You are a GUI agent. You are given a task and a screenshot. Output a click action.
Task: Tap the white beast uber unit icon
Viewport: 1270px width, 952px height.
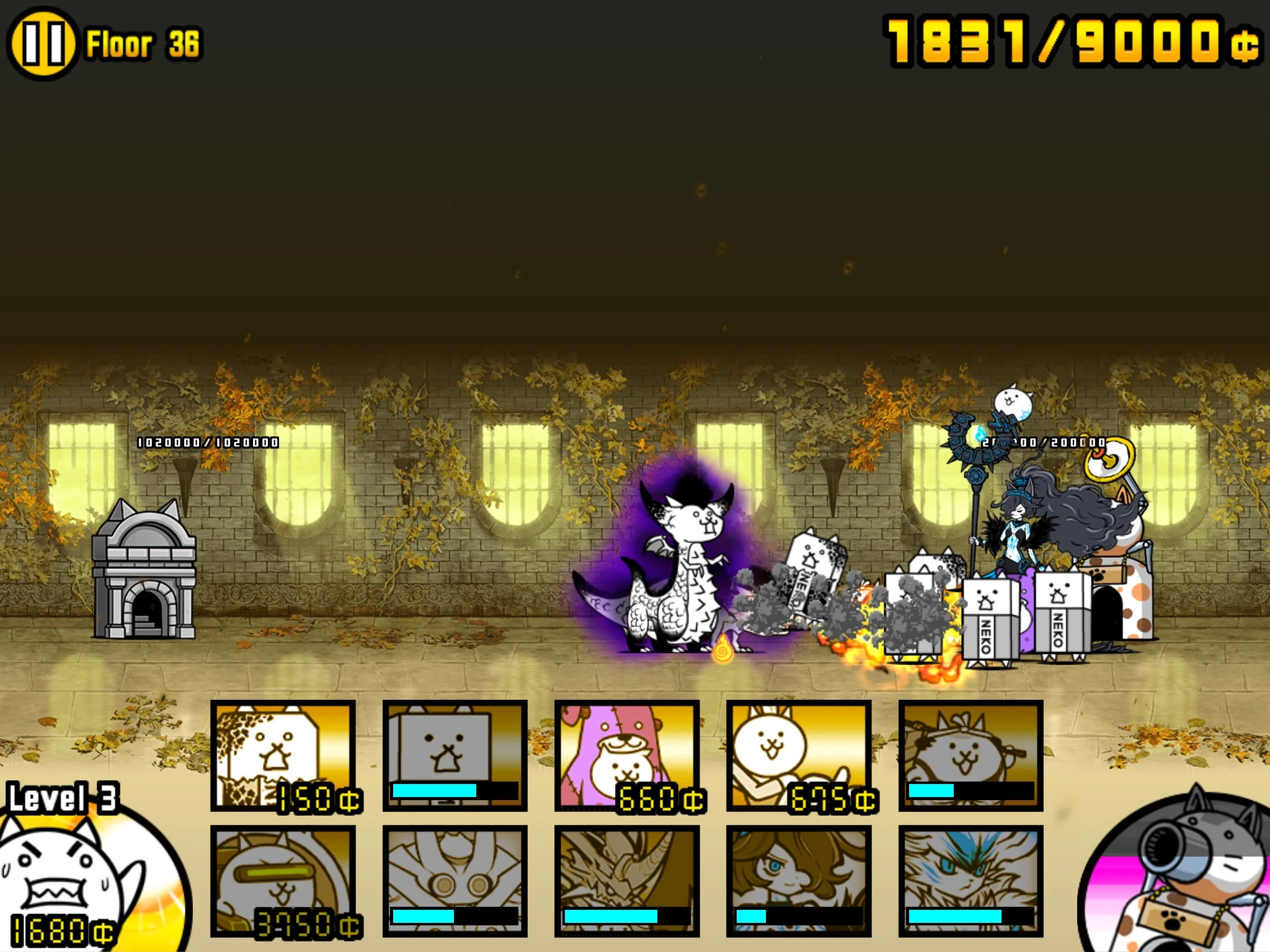[x=970, y=880]
